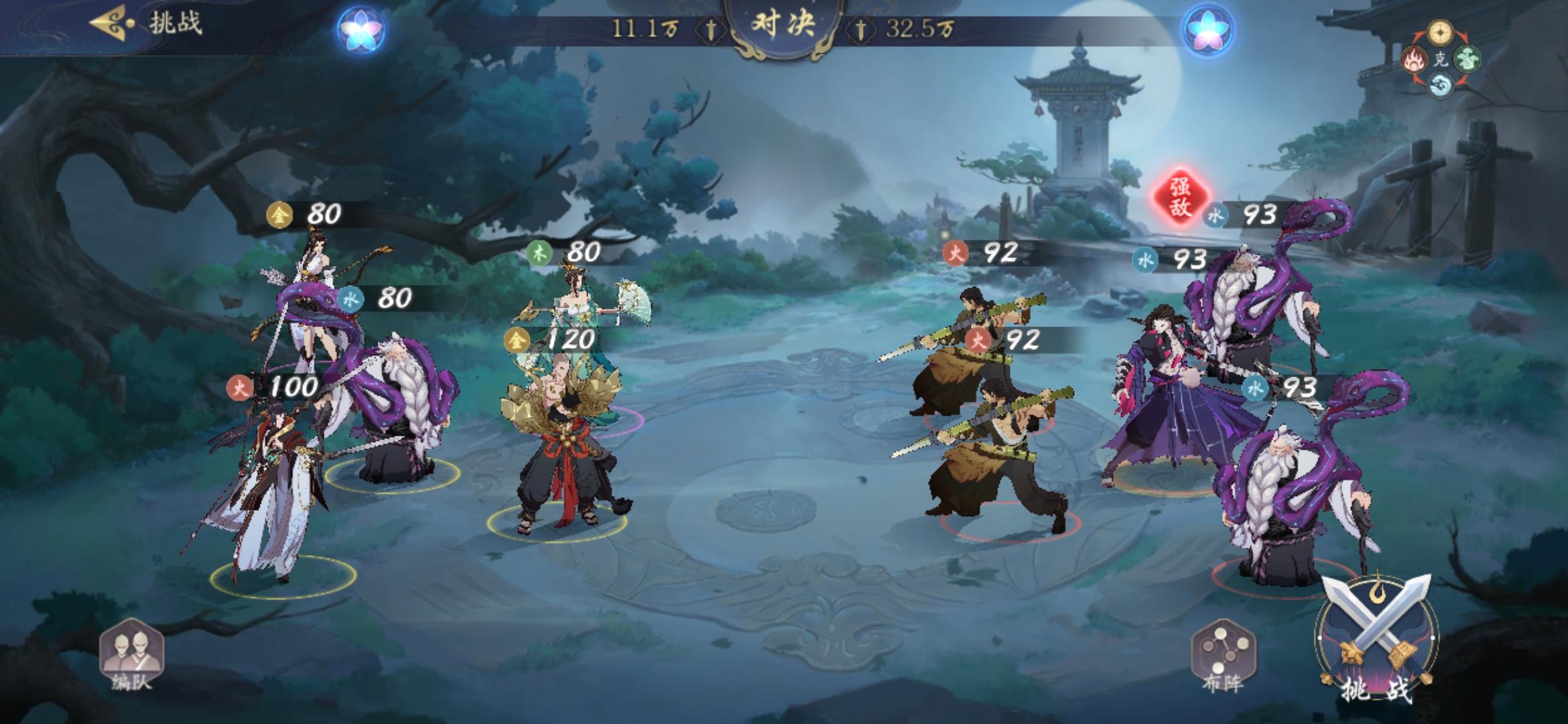Select the water element icon in the counter chart
This screenshot has height=724, width=1568.
click(x=1440, y=85)
